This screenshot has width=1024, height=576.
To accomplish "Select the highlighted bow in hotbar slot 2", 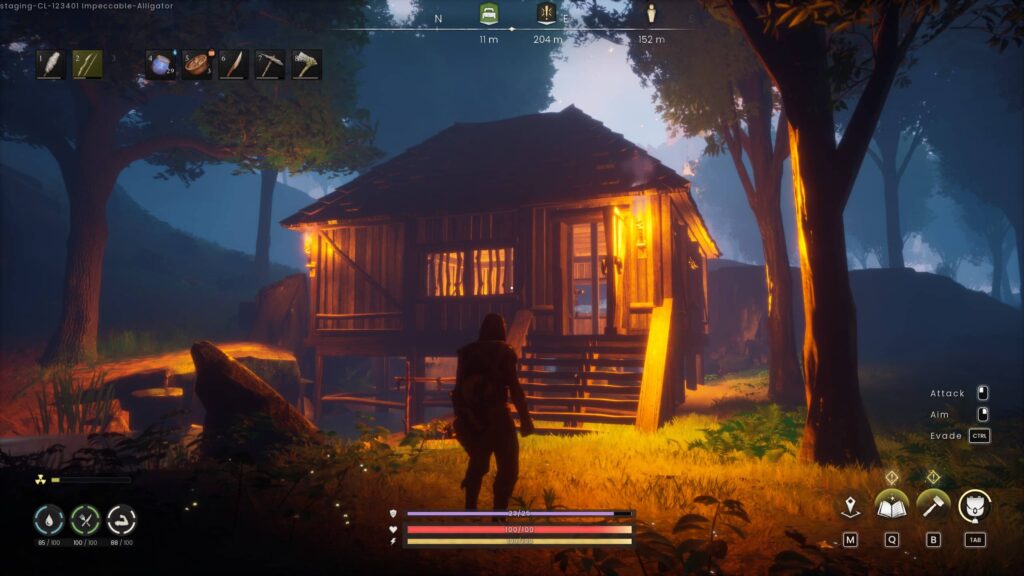I will point(87,65).
